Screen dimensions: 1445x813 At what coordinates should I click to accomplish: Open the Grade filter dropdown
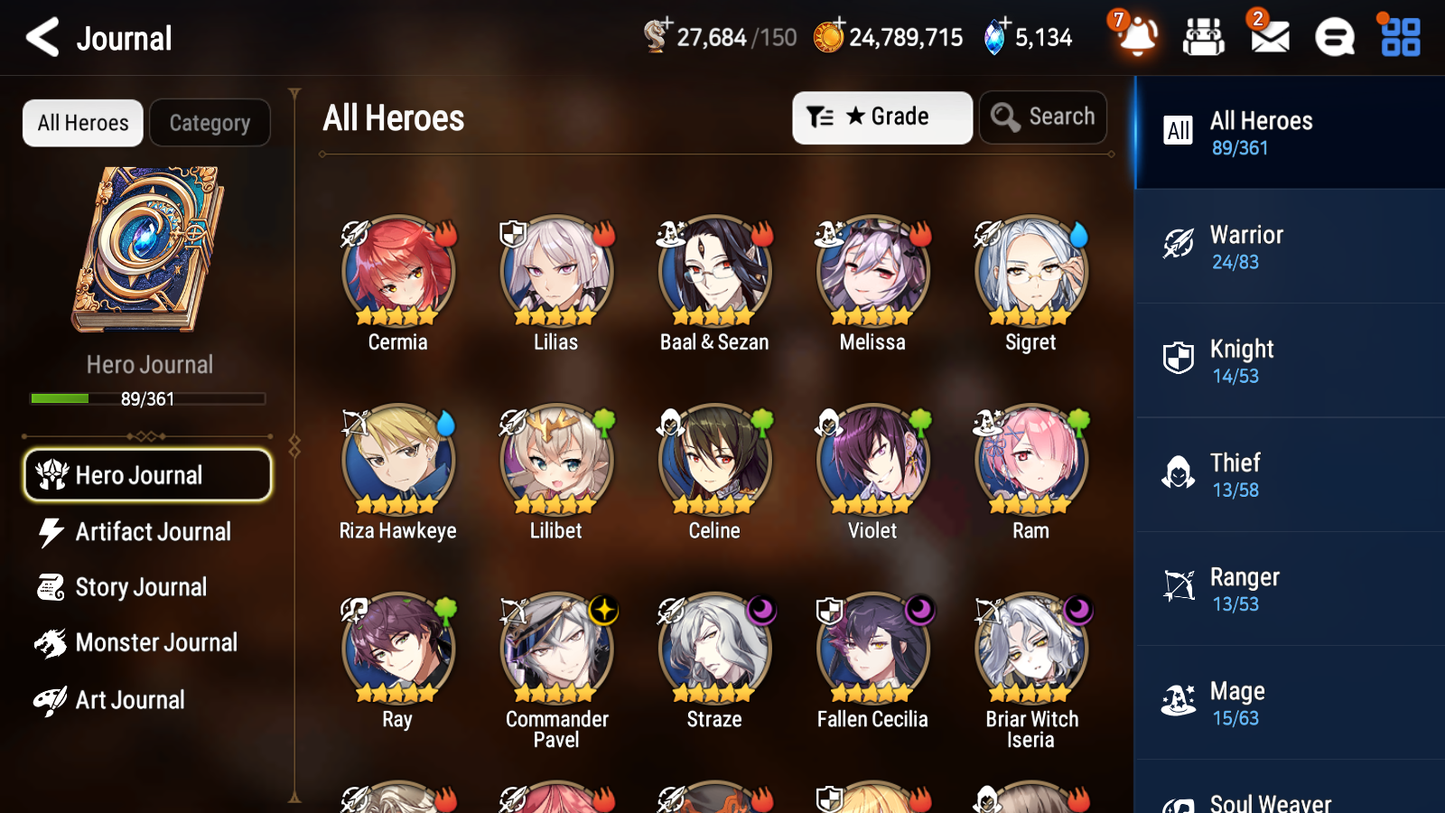pyautogui.click(x=881, y=117)
